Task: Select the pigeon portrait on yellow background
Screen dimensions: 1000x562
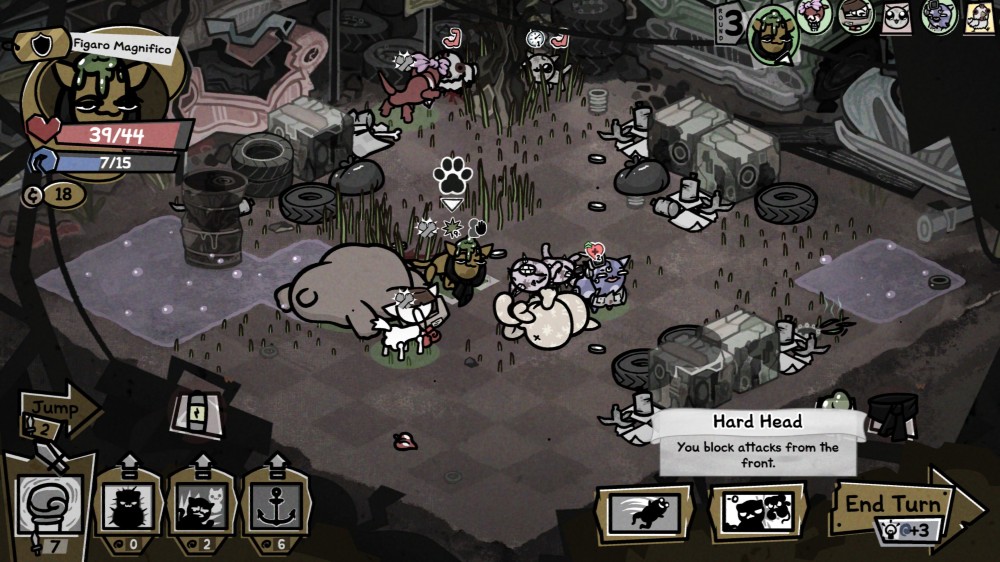Action: click(979, 16)
